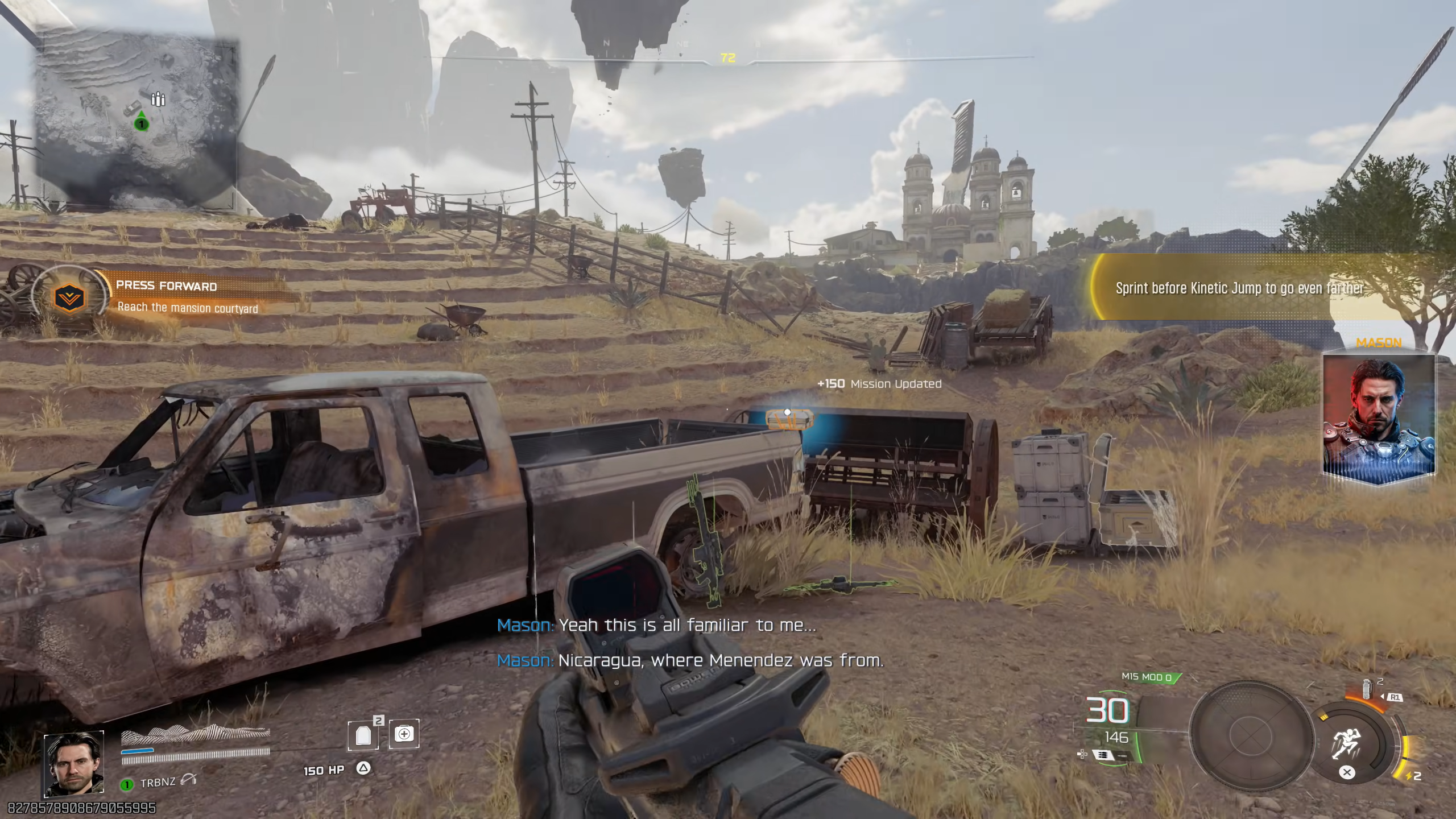This screenshot has width=1456, height=819.
Task: Click the Sprint before Kinetic Jump tip banner
Action: pos(1240,288)
